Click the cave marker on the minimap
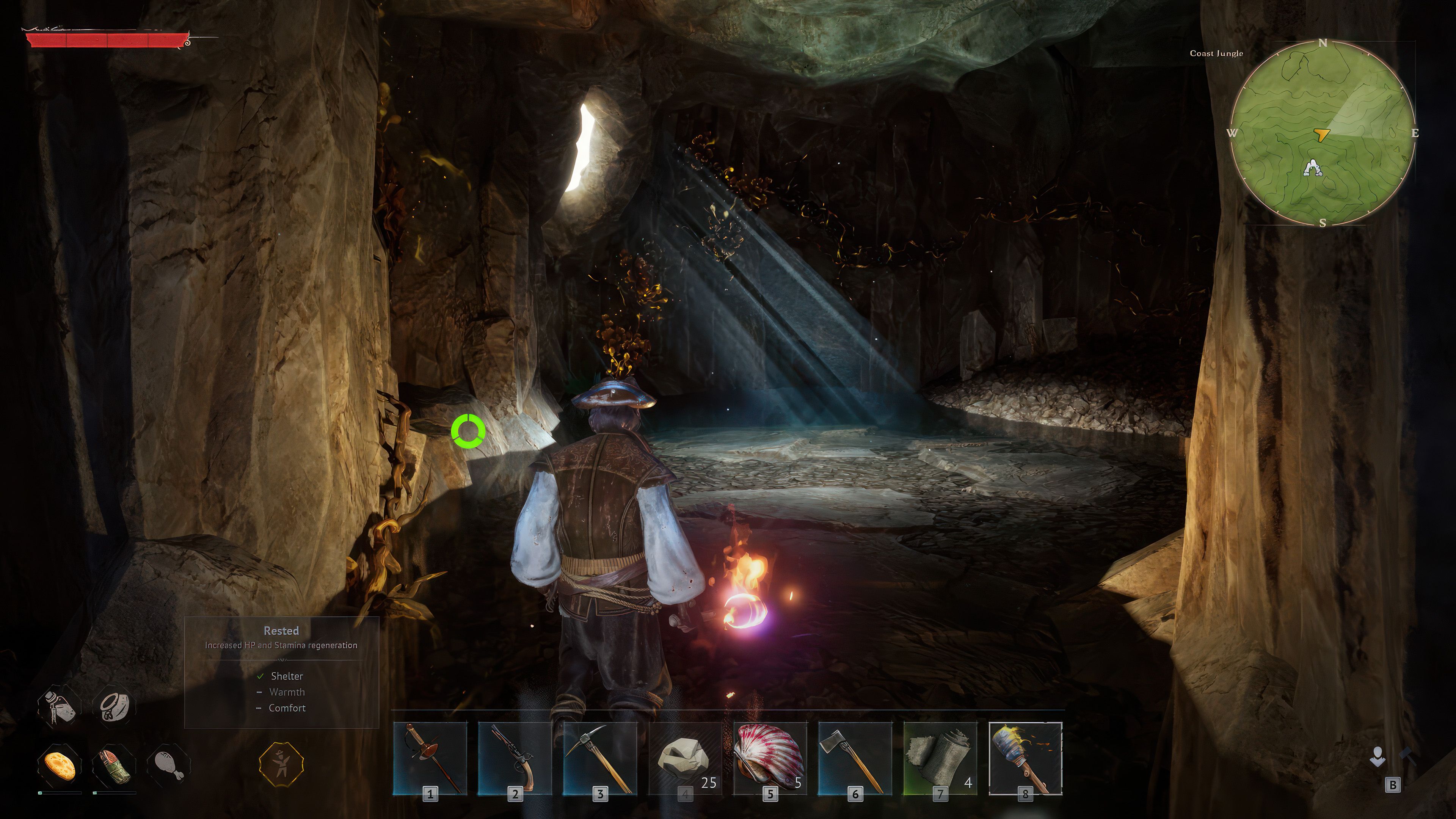1456x819 pixels. [1312, 168]
